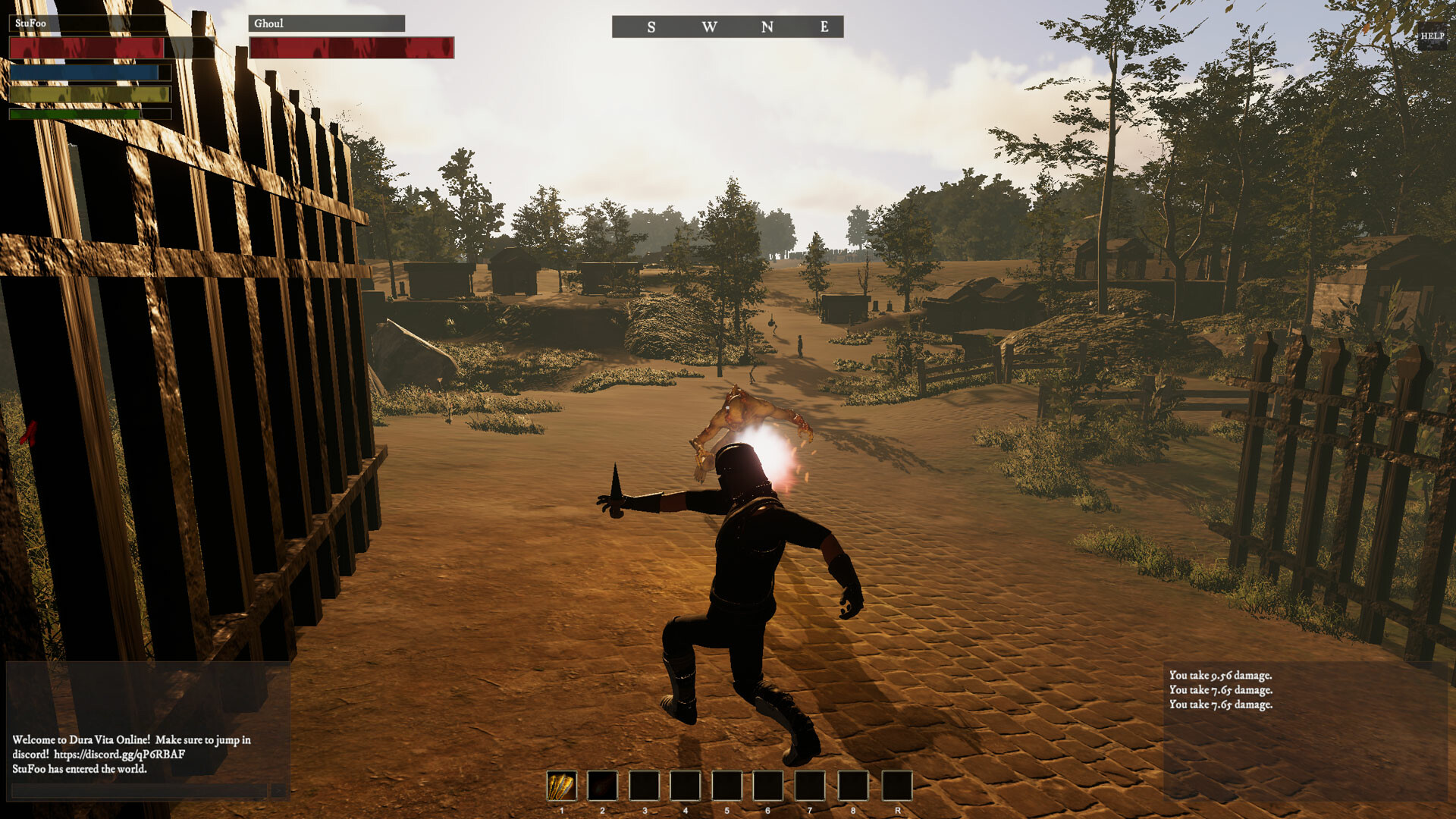Click hotbar slot 6 in the action bar
The width and height of the screenshot is (1456, 819).
[767, 787]
